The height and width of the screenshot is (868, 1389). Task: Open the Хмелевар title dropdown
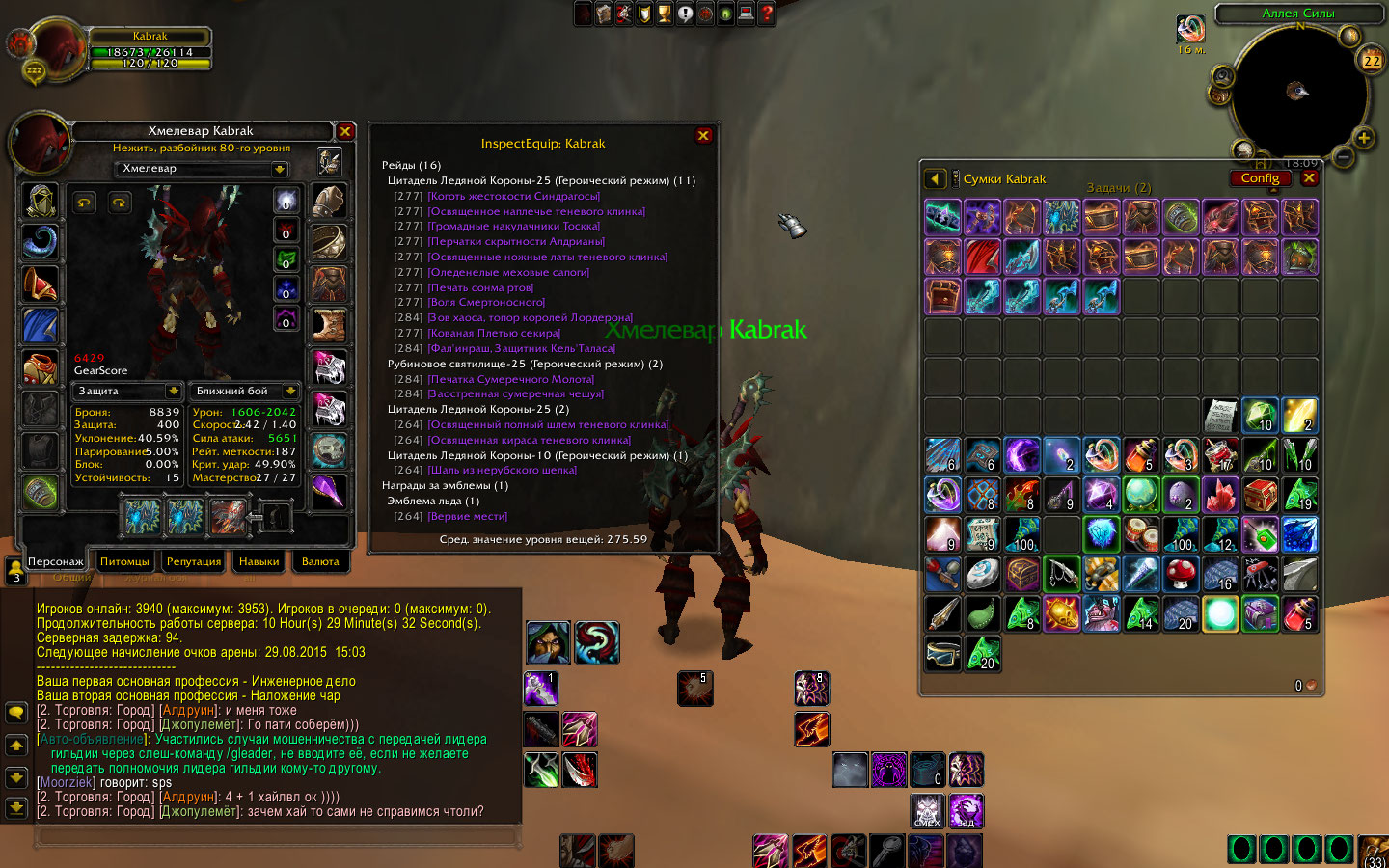point(279,169)
